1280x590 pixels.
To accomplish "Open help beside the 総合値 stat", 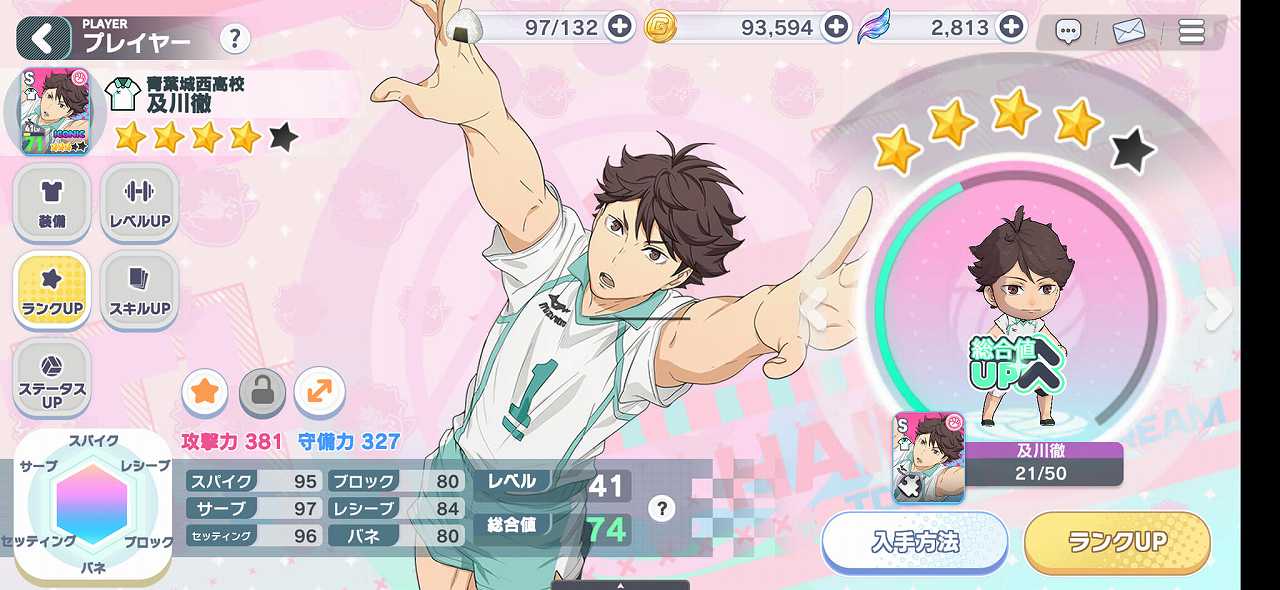I will coord(660,509).
